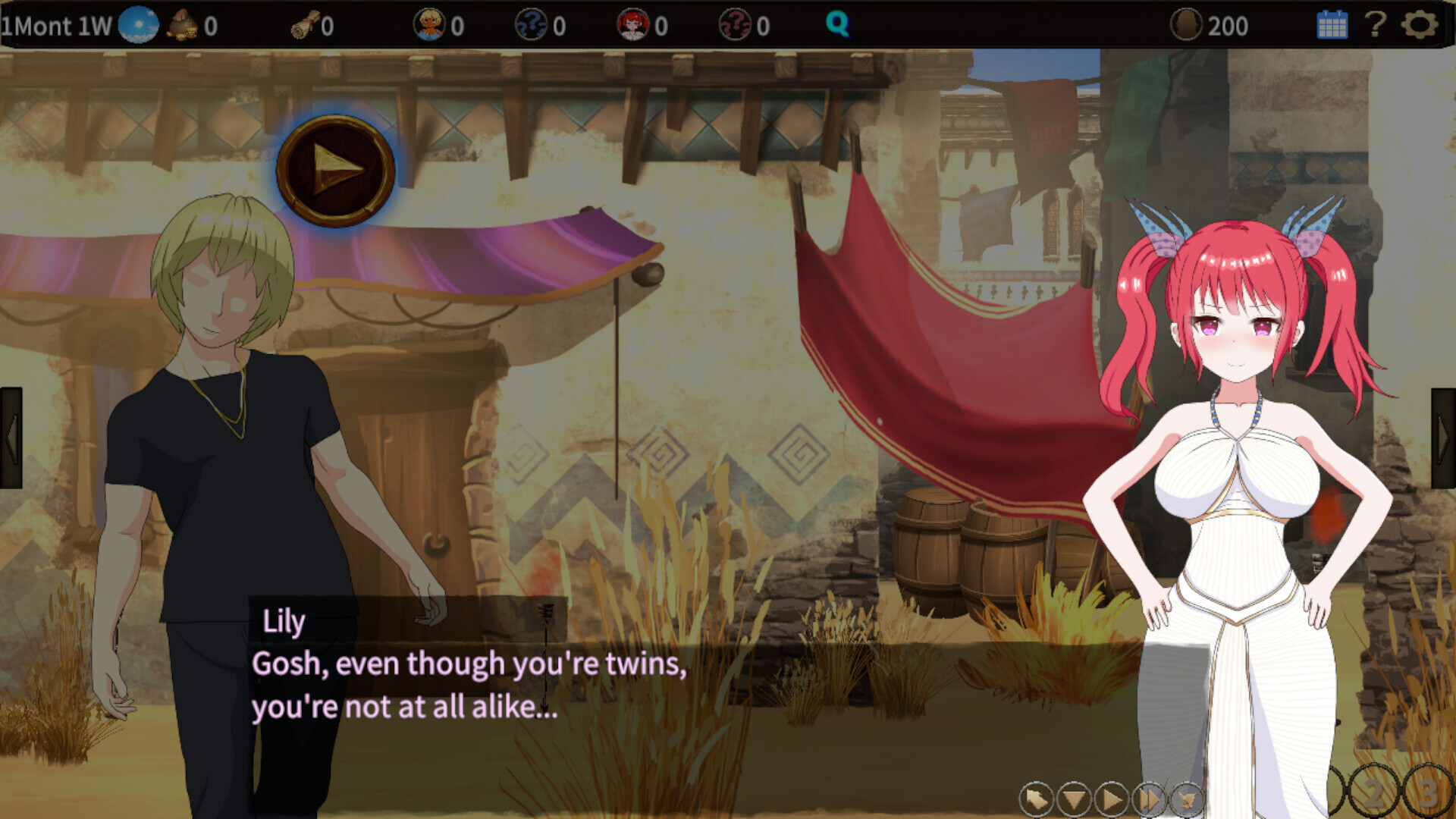Image resolution: width=1456 pixels, height=819 pixels.
Task: Select the red-haired girl portrait icon
Action: point(633,25)
